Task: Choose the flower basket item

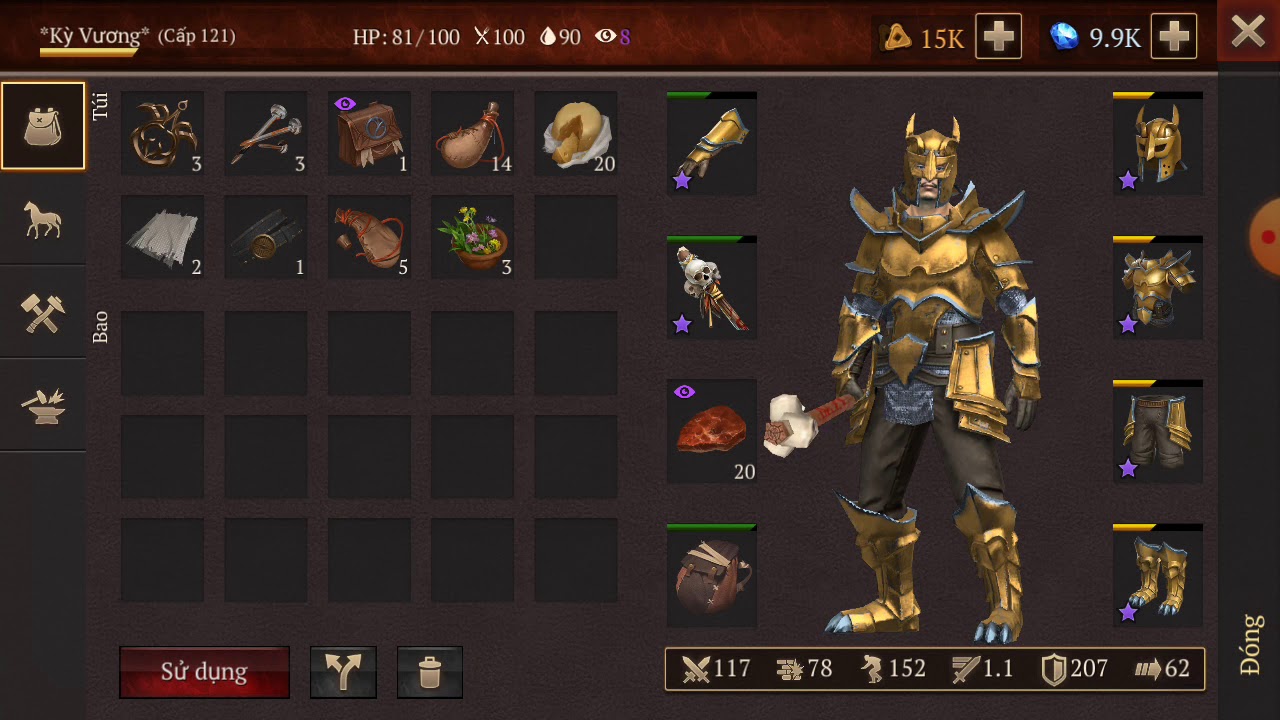Action: [472, 237]
